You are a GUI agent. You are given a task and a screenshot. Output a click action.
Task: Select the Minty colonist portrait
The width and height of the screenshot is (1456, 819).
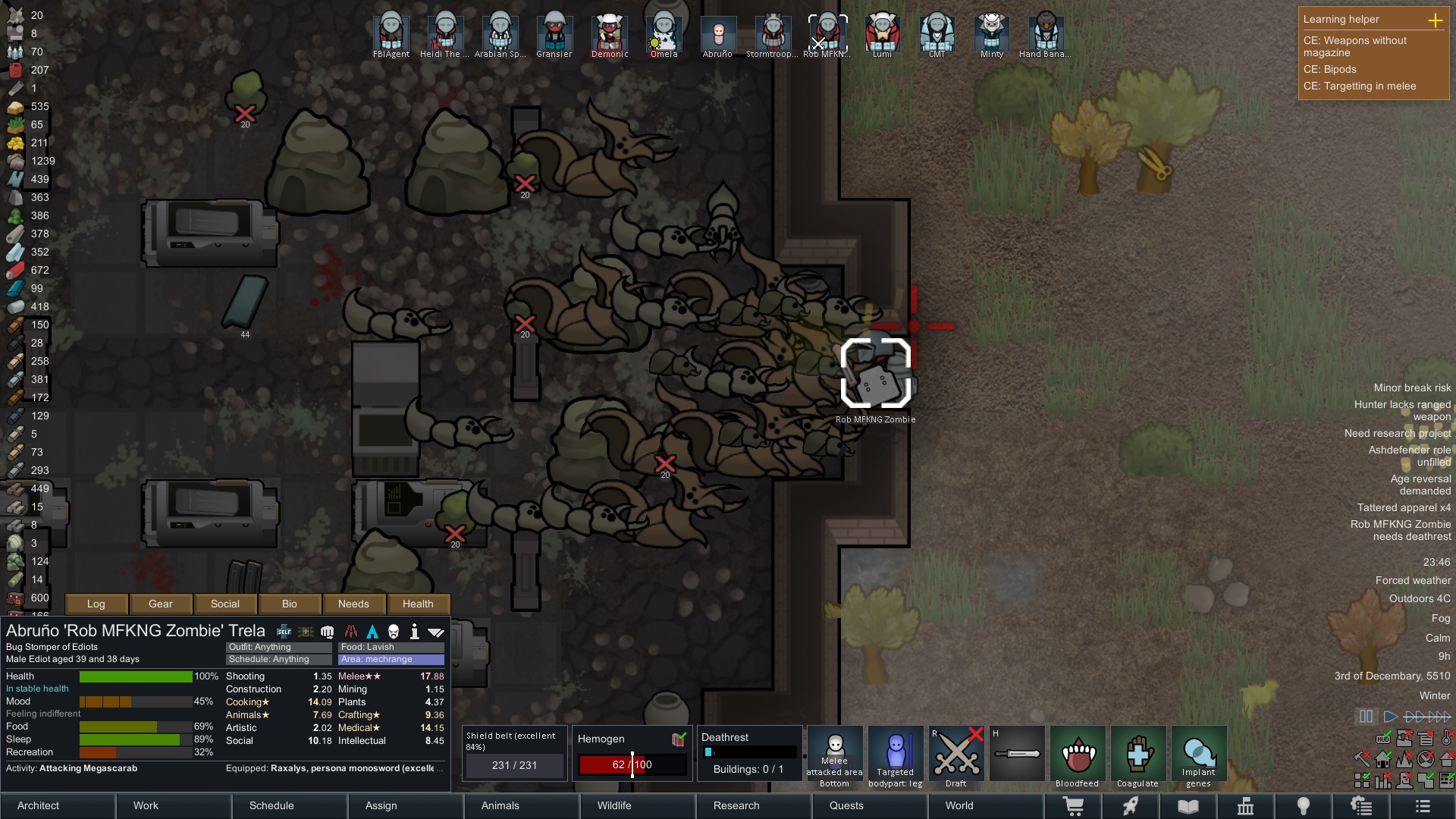pyautogui.click(x=991, y=34)
